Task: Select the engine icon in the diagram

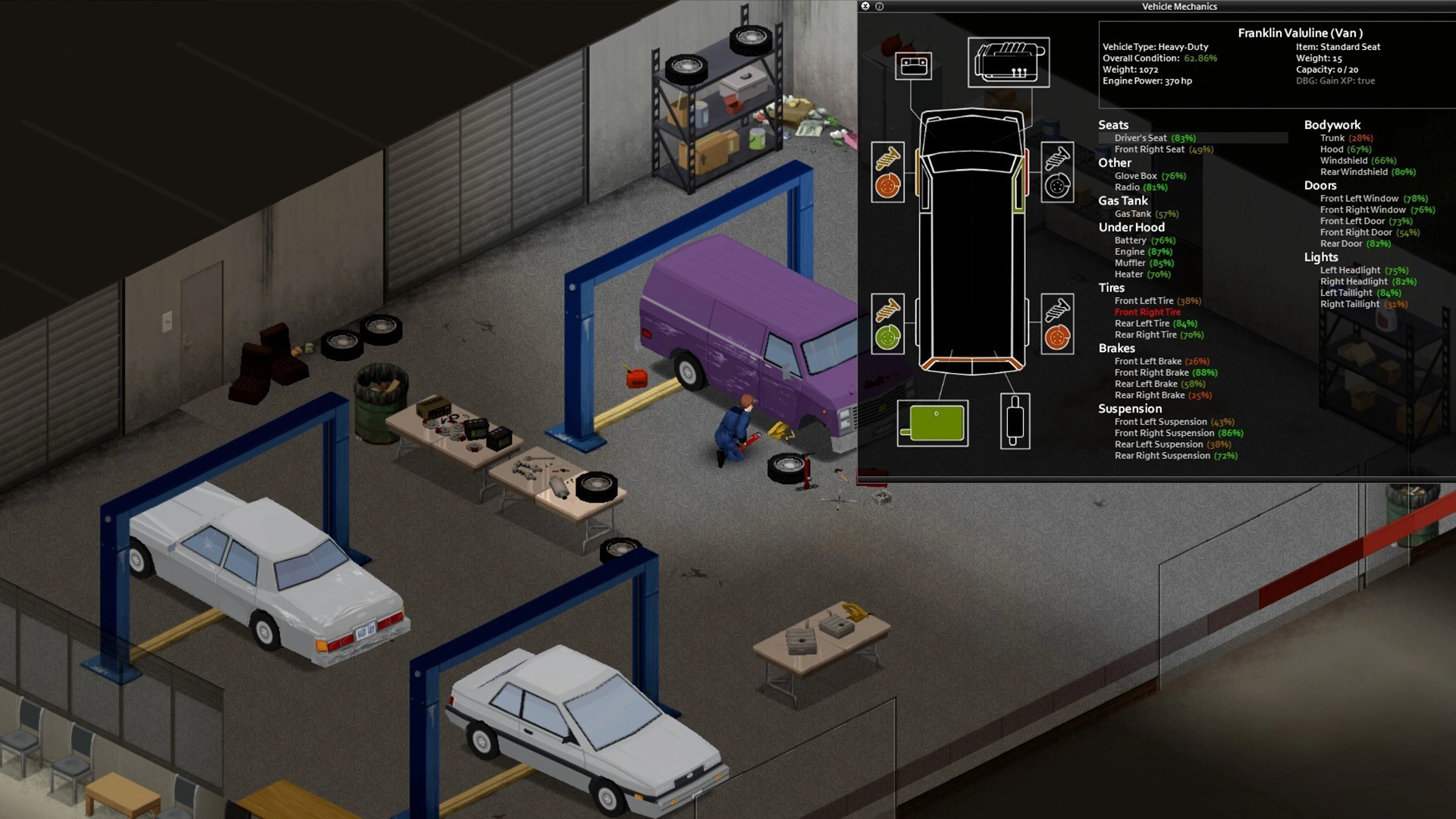Action: pyautogui.click(x=1009, y=62)
